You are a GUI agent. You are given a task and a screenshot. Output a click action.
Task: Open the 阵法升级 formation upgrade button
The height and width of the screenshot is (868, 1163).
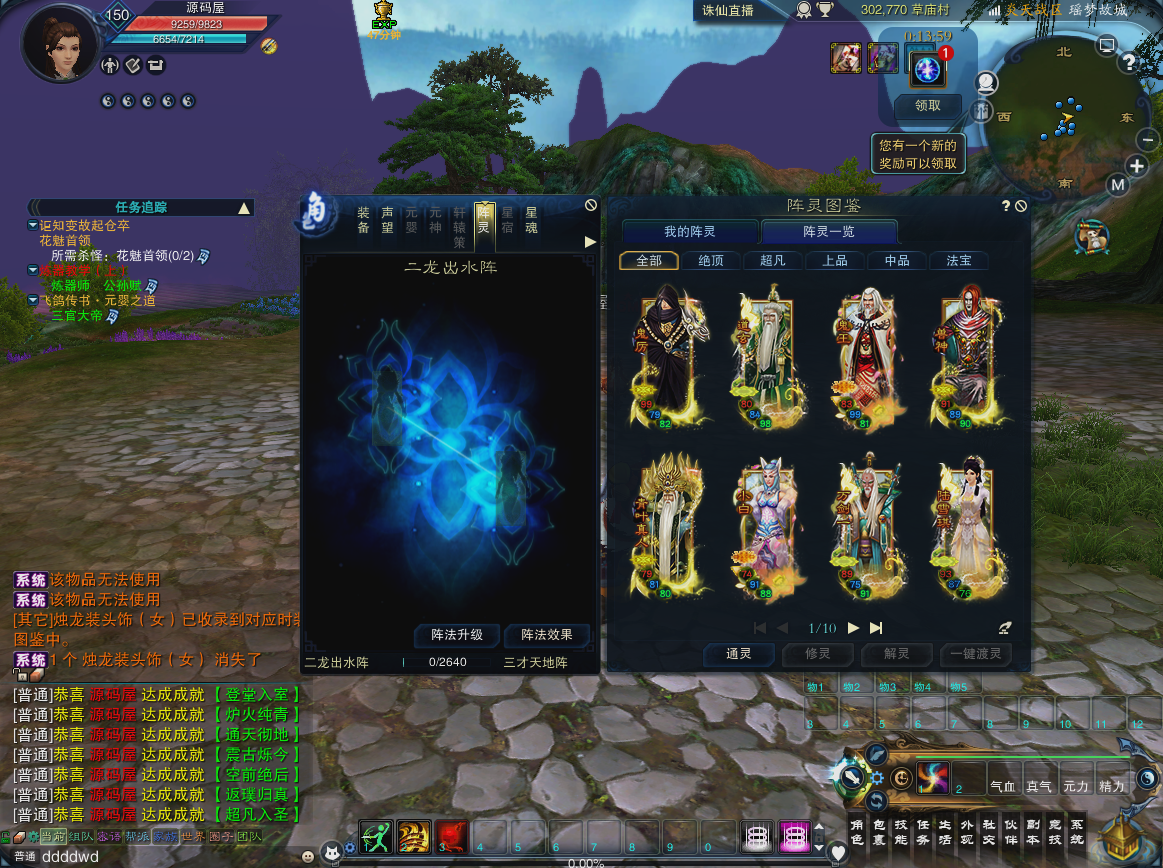click(x=457, y=635)
